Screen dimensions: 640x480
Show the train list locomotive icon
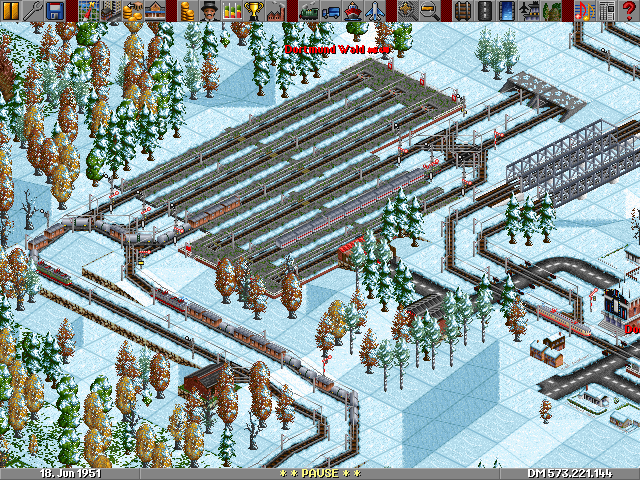pyautogui.click(x=309, y=10)
